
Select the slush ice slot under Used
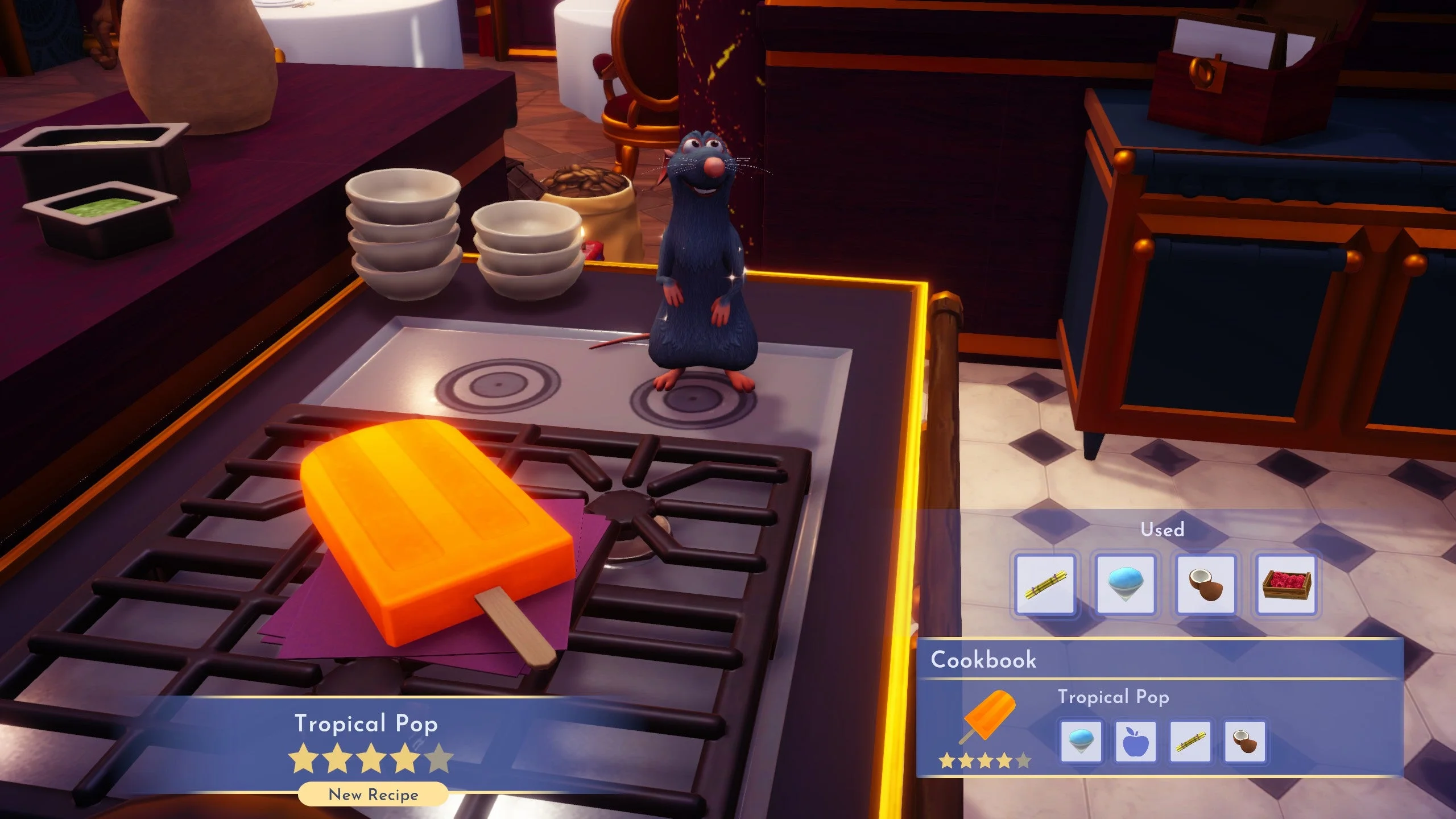[1126, 585]
